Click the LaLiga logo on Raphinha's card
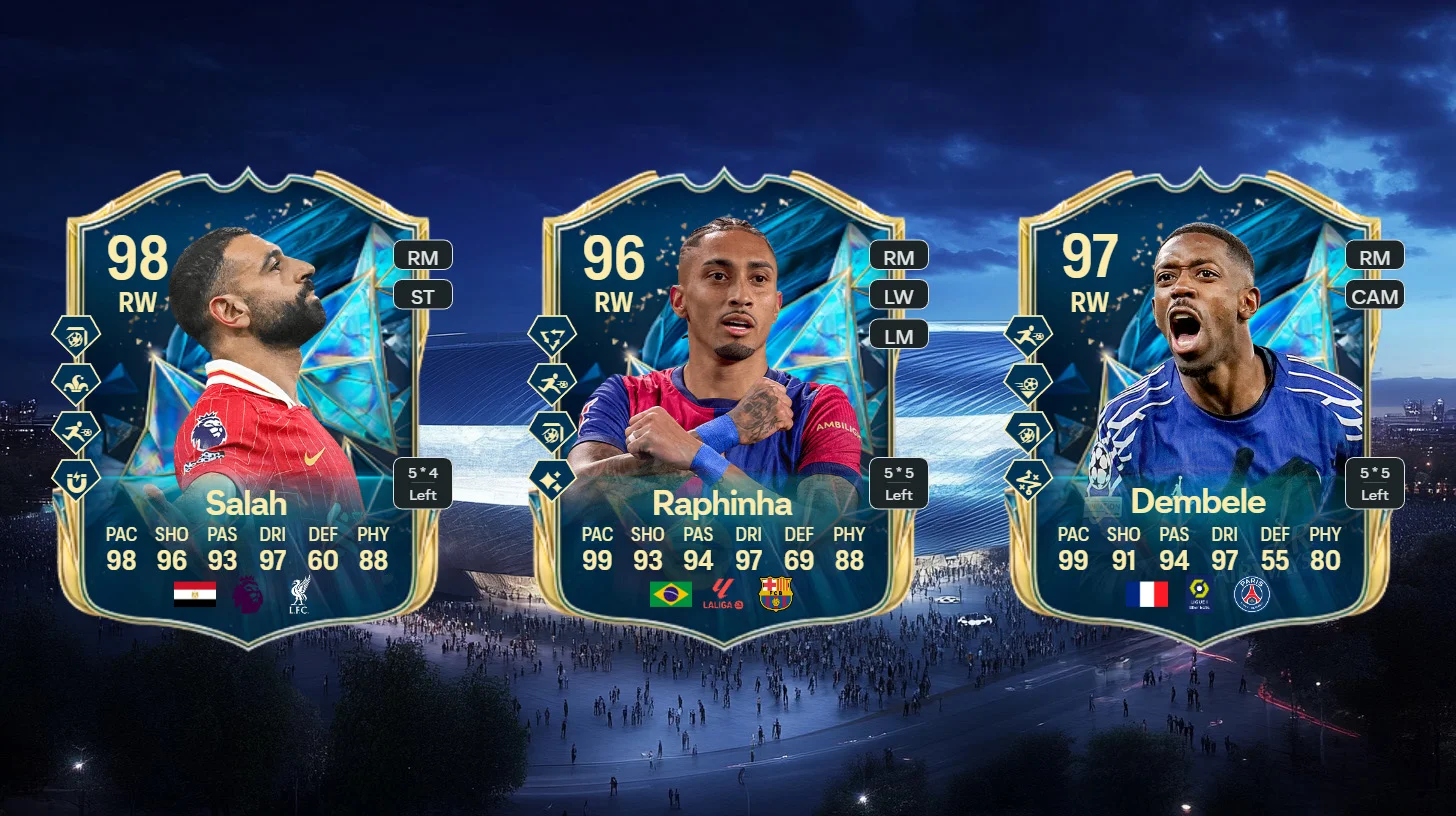Viewport: 1456px width, 816px height. pos(720,594)
